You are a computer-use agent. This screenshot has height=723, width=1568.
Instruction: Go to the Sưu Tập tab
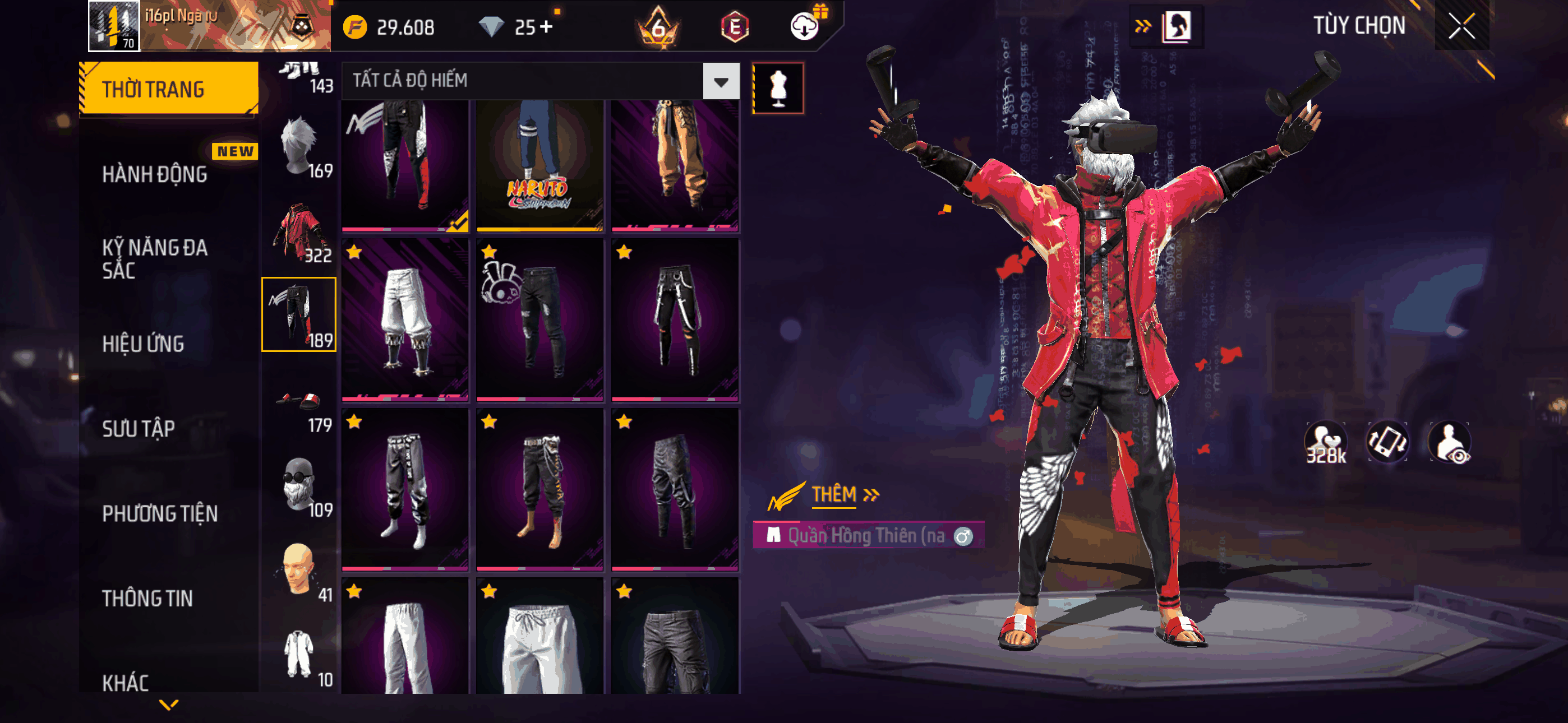[x=138, y=428]
